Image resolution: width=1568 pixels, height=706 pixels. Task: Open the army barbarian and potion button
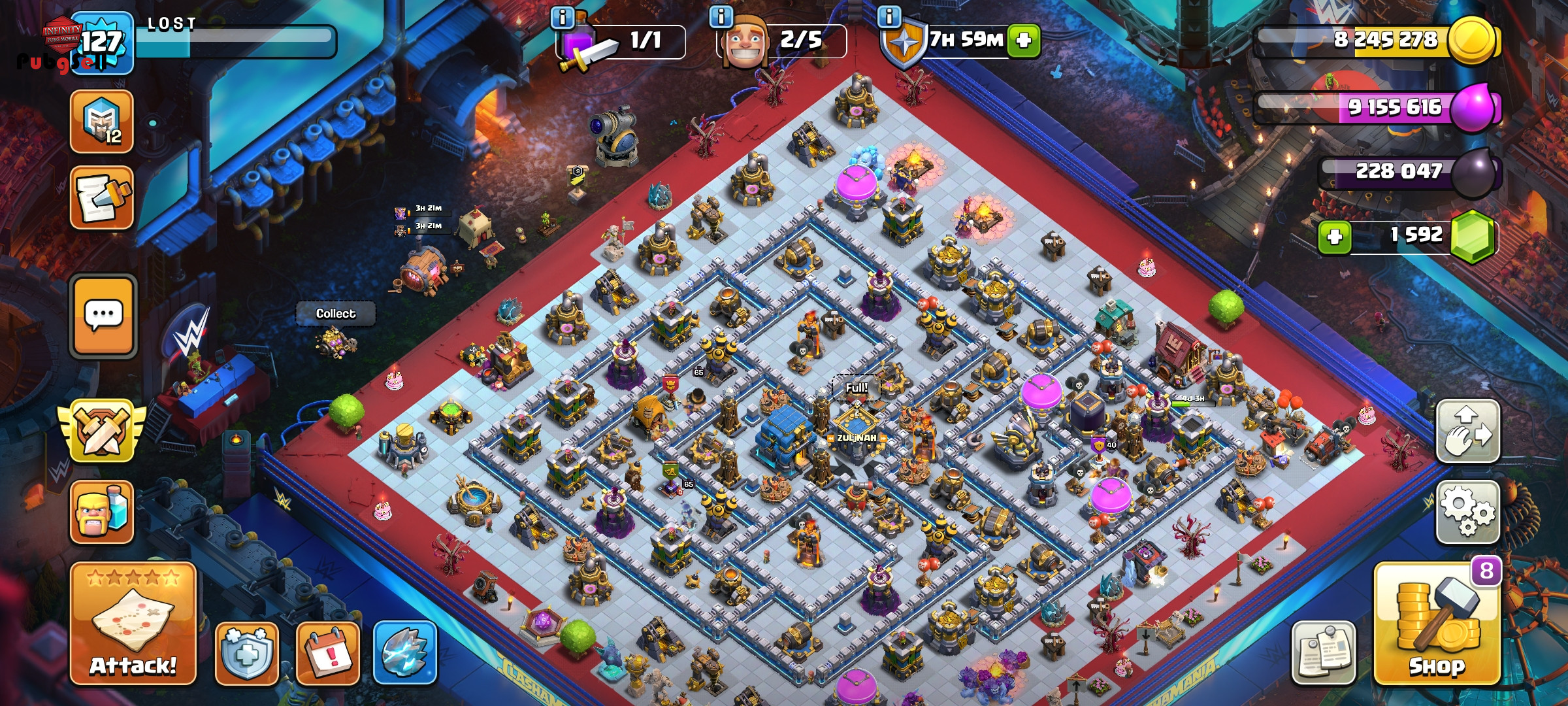click(102, 512)
